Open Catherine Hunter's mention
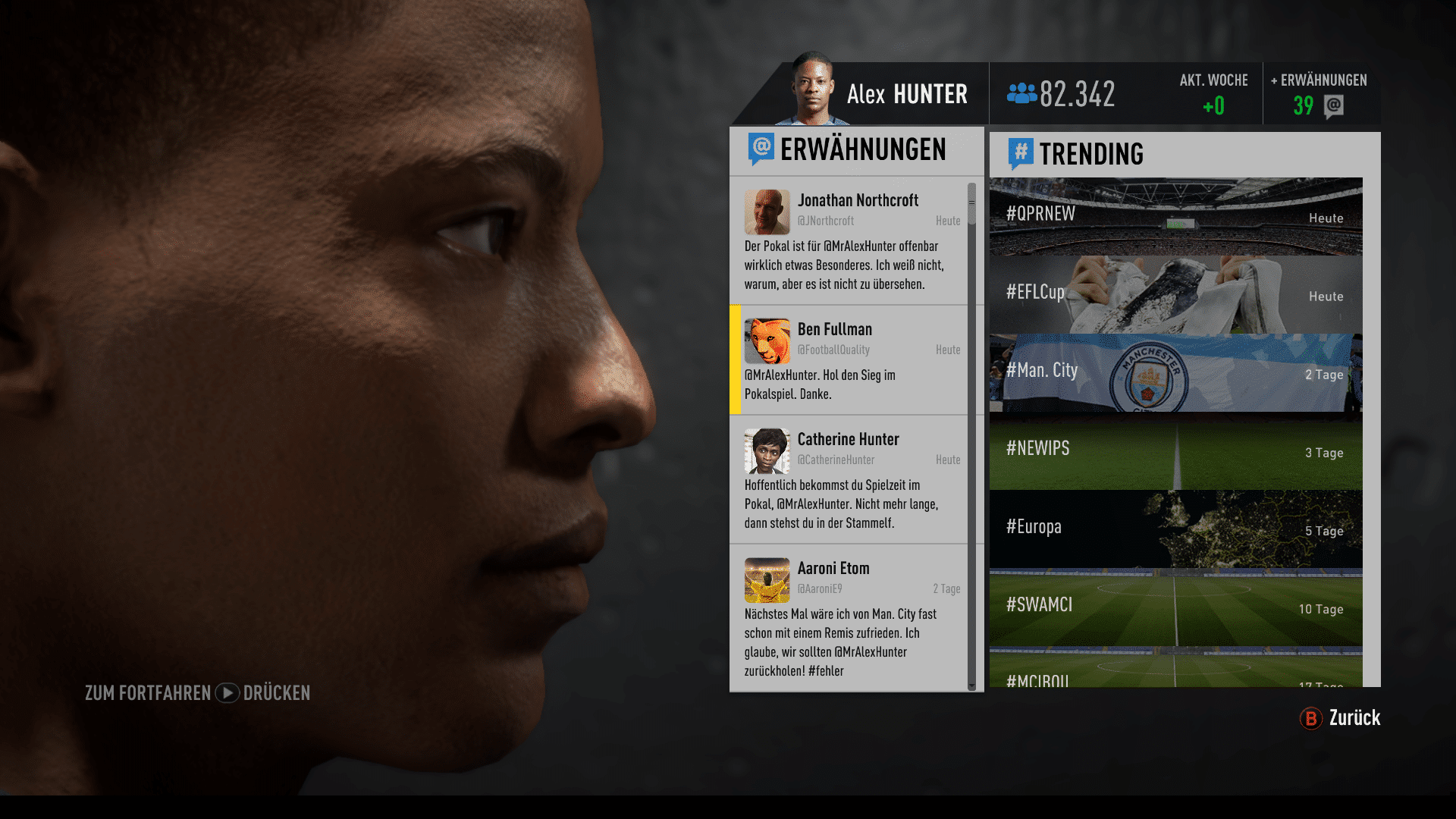This screenshot has height=819, width=1456. (x=848, y=479)
